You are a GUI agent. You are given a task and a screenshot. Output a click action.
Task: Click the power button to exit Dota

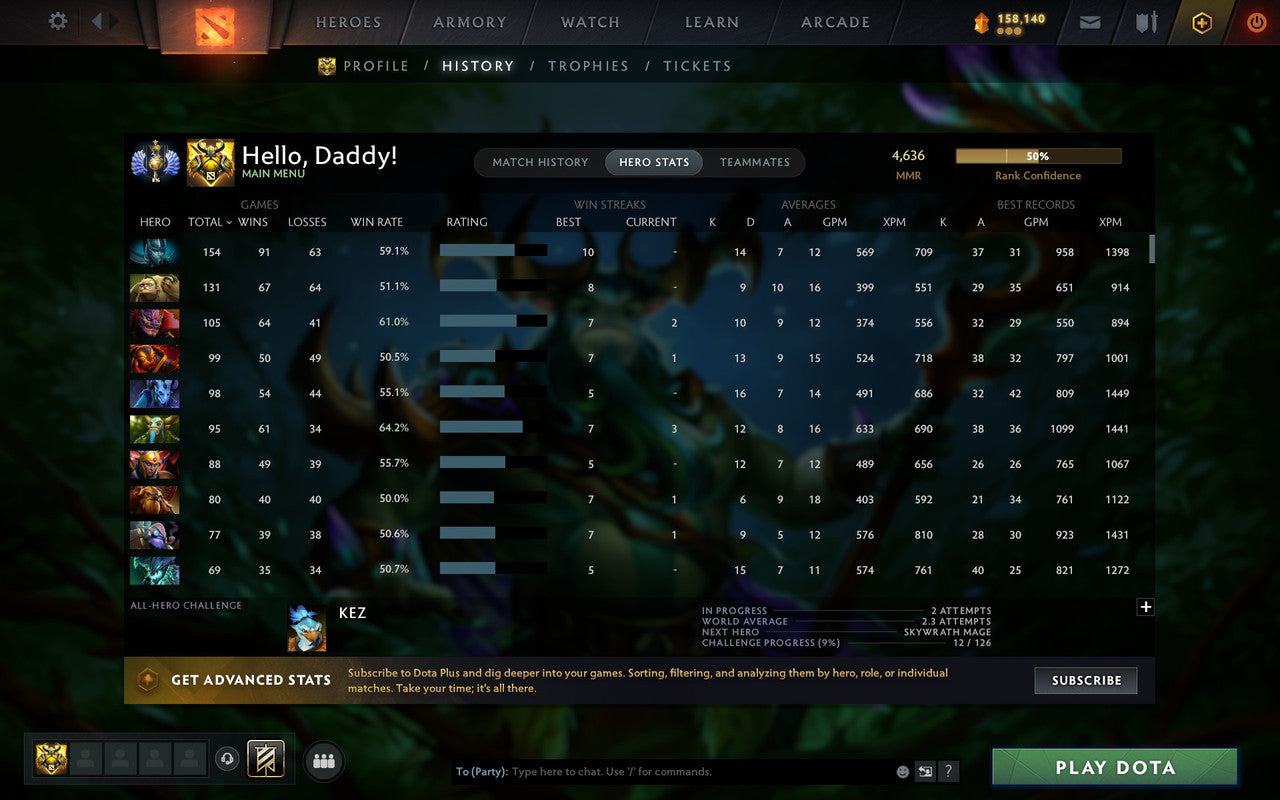pyautogui.click(x=1256, y=22)
